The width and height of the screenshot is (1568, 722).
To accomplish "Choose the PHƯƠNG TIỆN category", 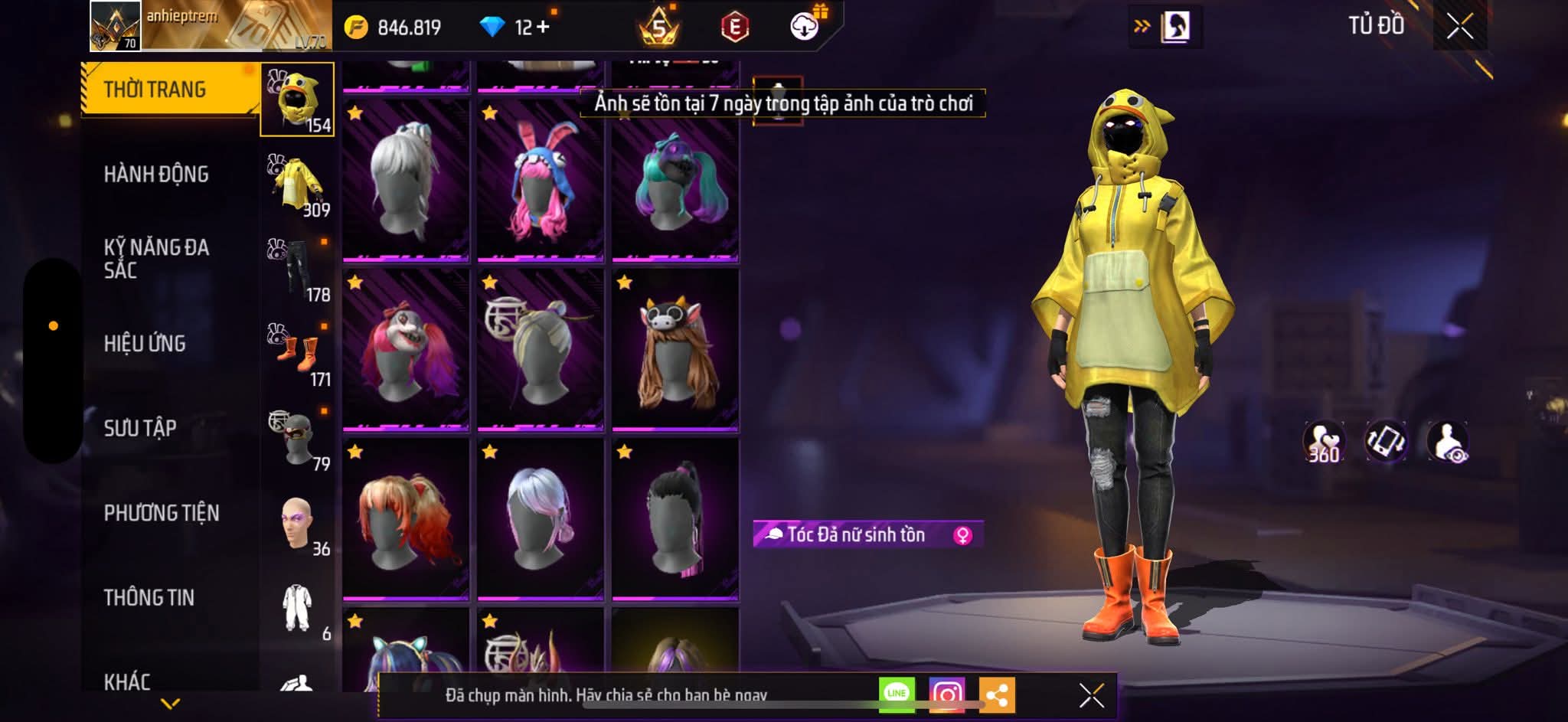I will [162, 513].
